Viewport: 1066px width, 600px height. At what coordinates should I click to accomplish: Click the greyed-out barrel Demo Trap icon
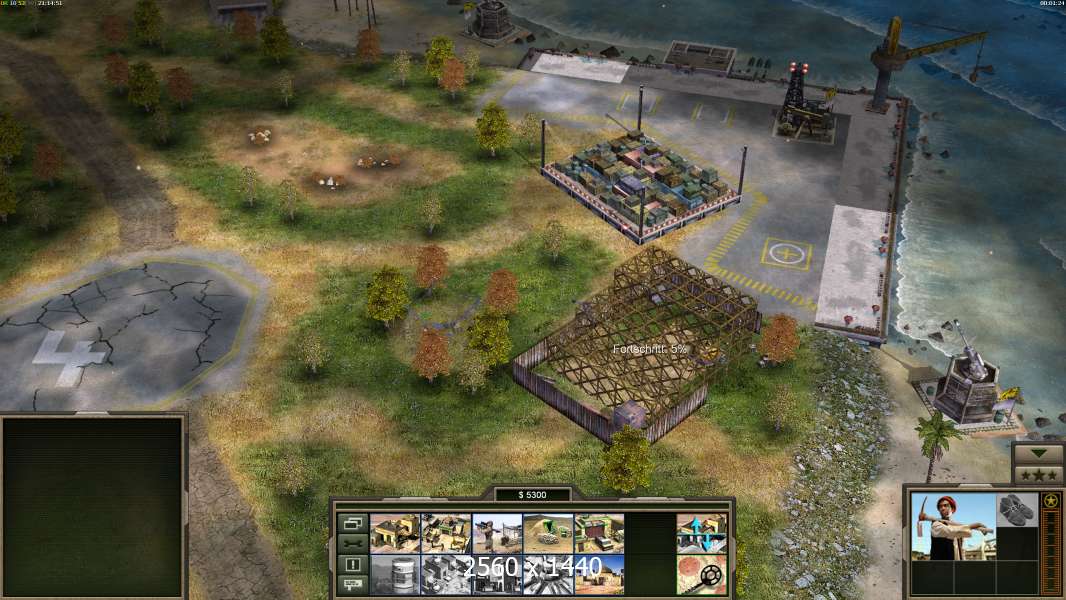coord(395,574)
